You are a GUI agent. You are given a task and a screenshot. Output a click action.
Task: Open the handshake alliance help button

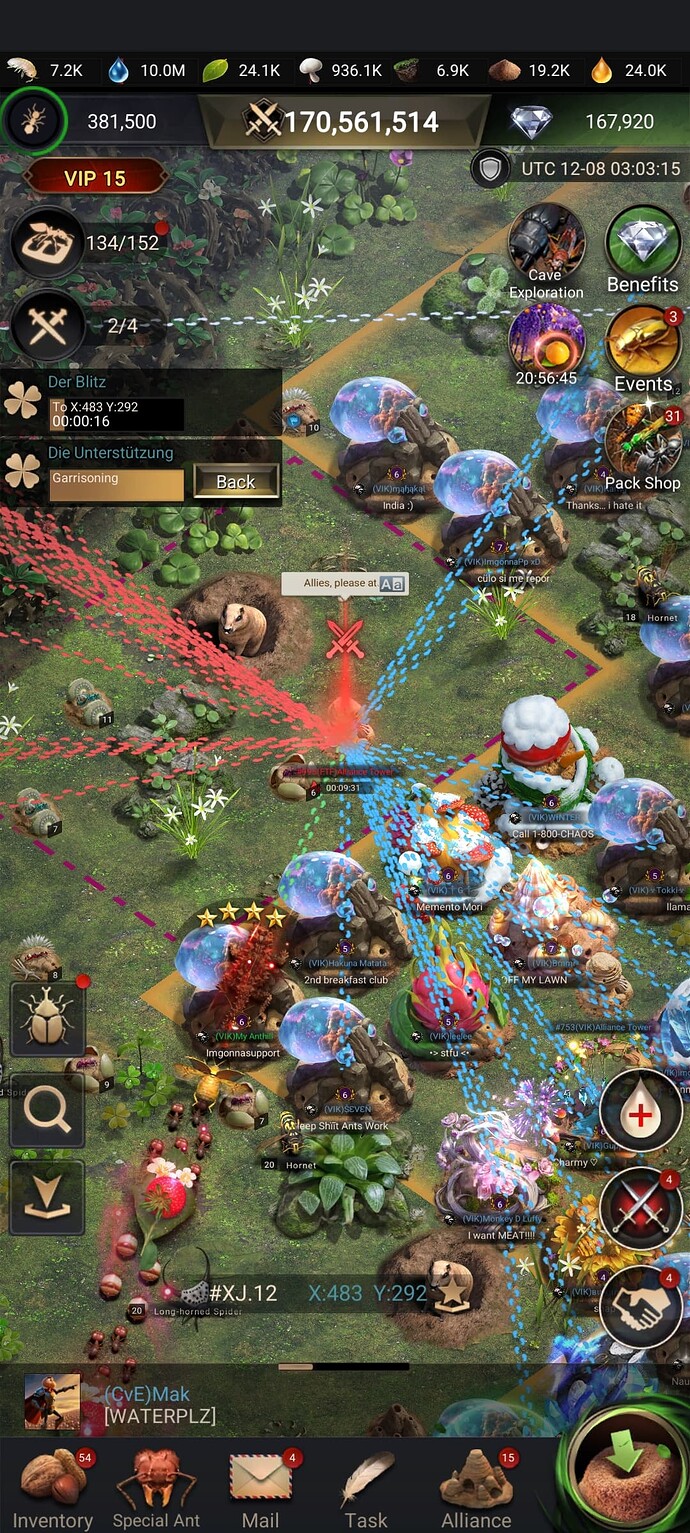pos(641,1305)
